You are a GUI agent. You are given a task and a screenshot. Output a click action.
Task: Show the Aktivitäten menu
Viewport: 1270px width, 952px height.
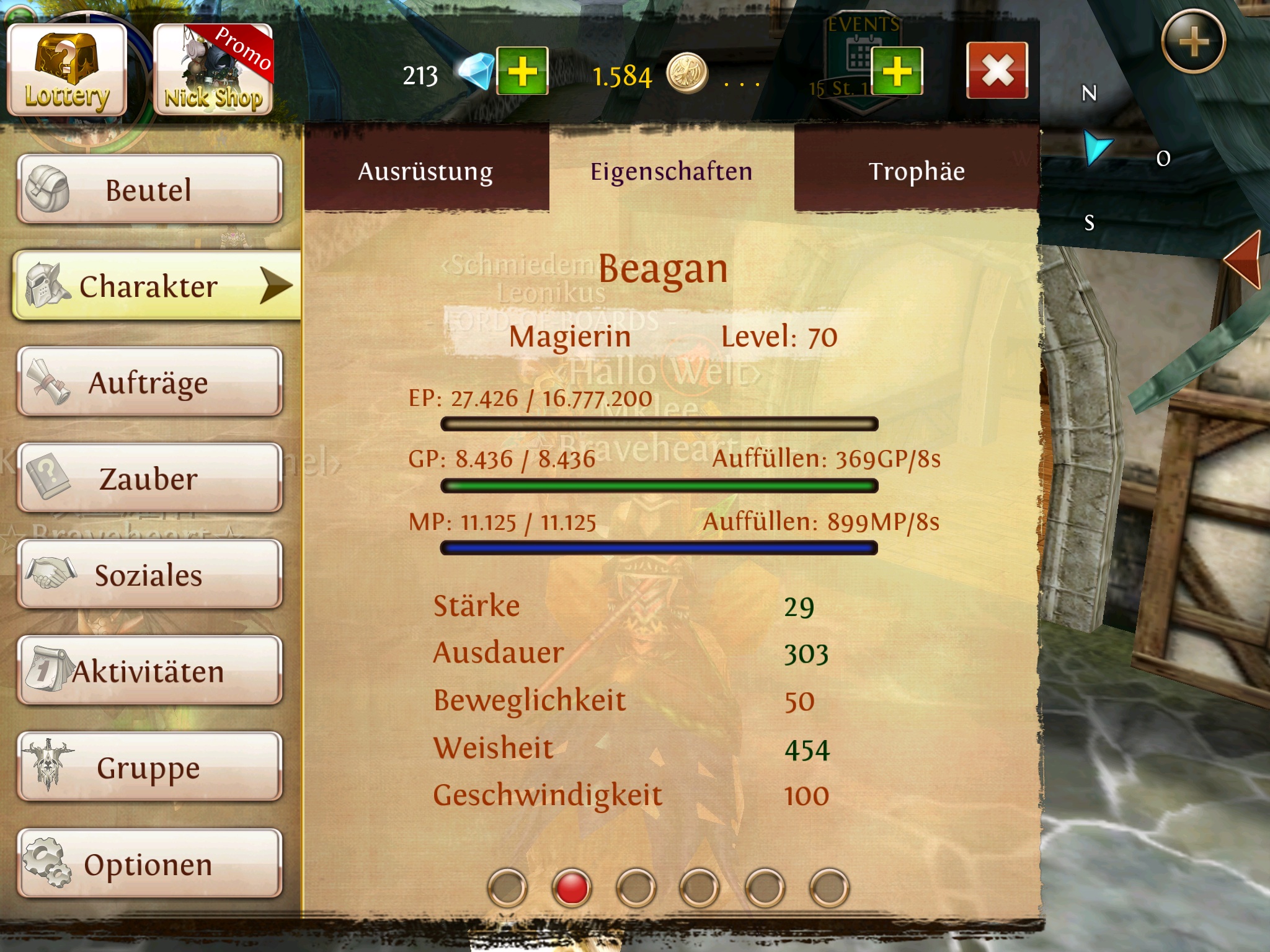[149, 671]
